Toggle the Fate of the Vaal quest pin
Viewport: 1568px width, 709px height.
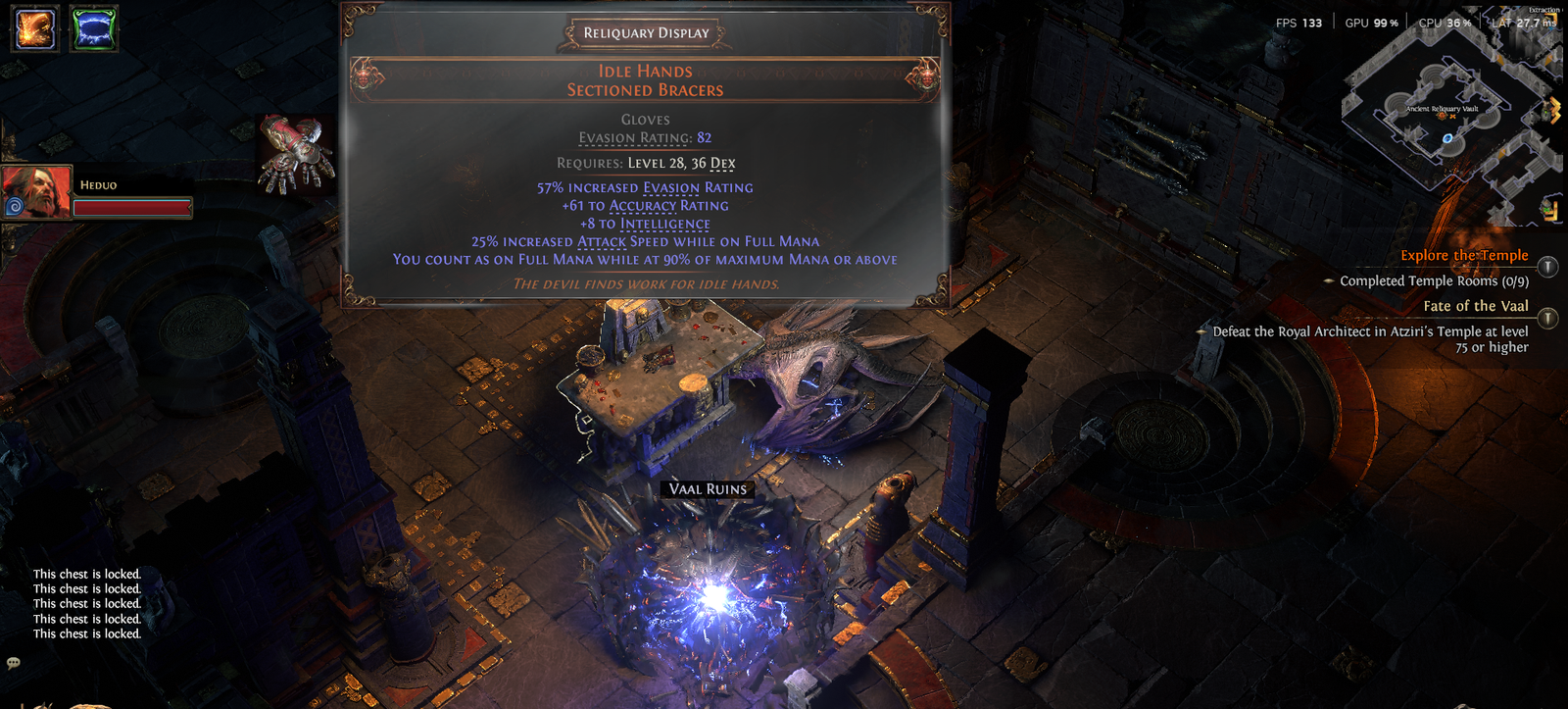click(x=1547, y=318)
